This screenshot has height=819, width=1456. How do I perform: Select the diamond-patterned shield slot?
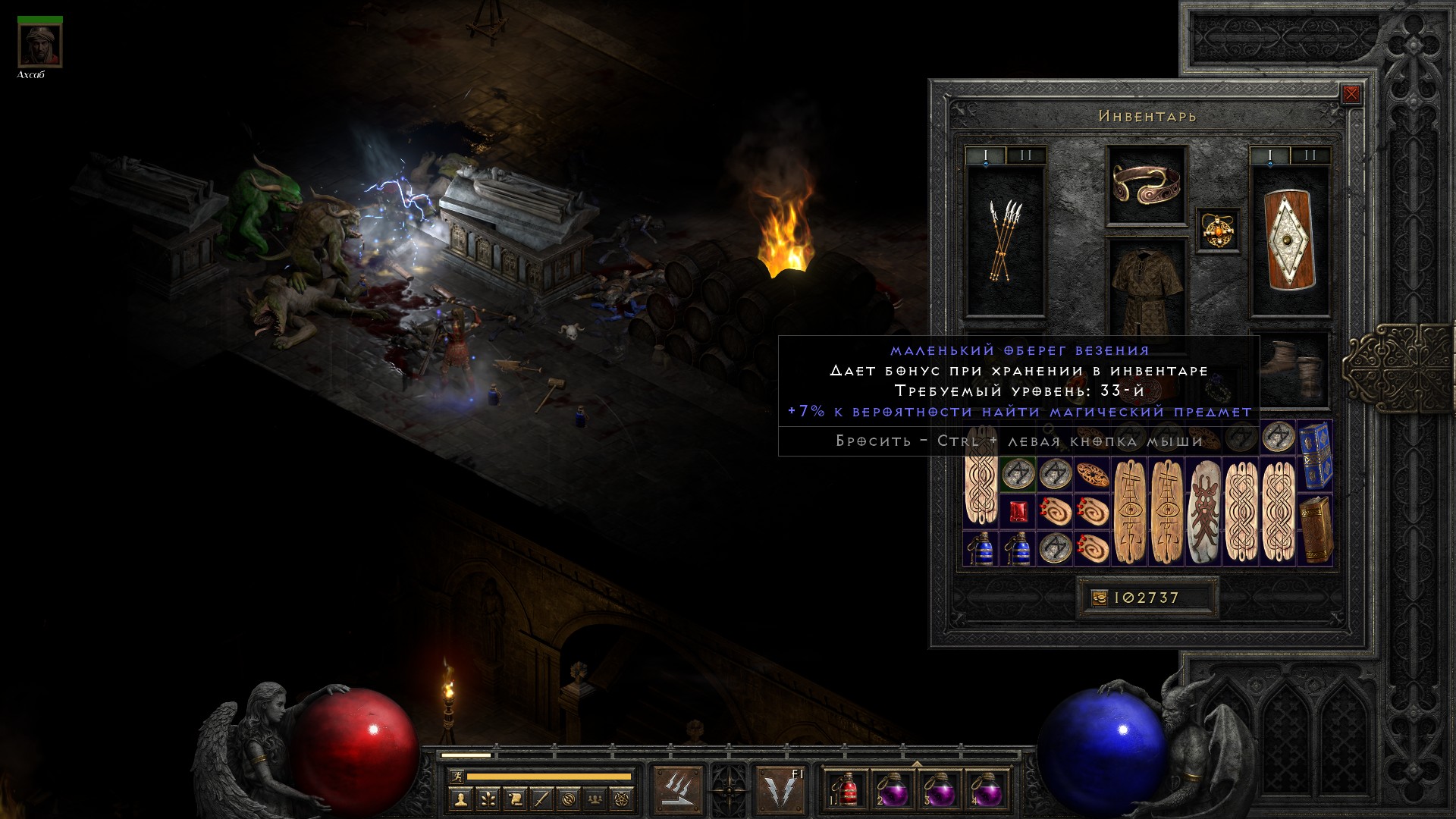pyautogui.click(x=1290, y=240)
